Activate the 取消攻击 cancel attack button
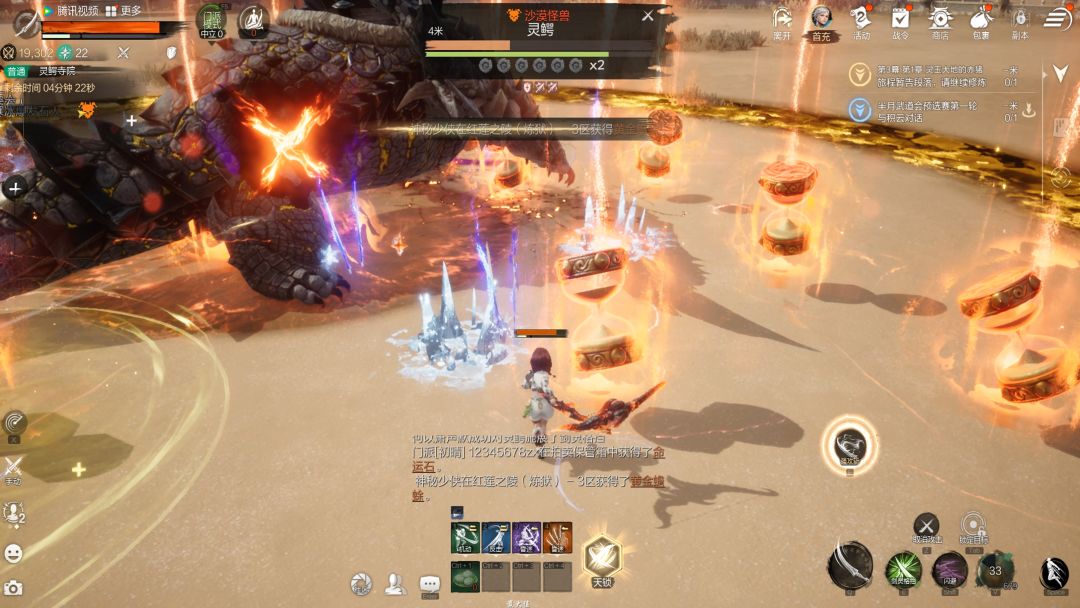Image resolution: width=1080 pixels, height=608 pixels. pos(927,525)
